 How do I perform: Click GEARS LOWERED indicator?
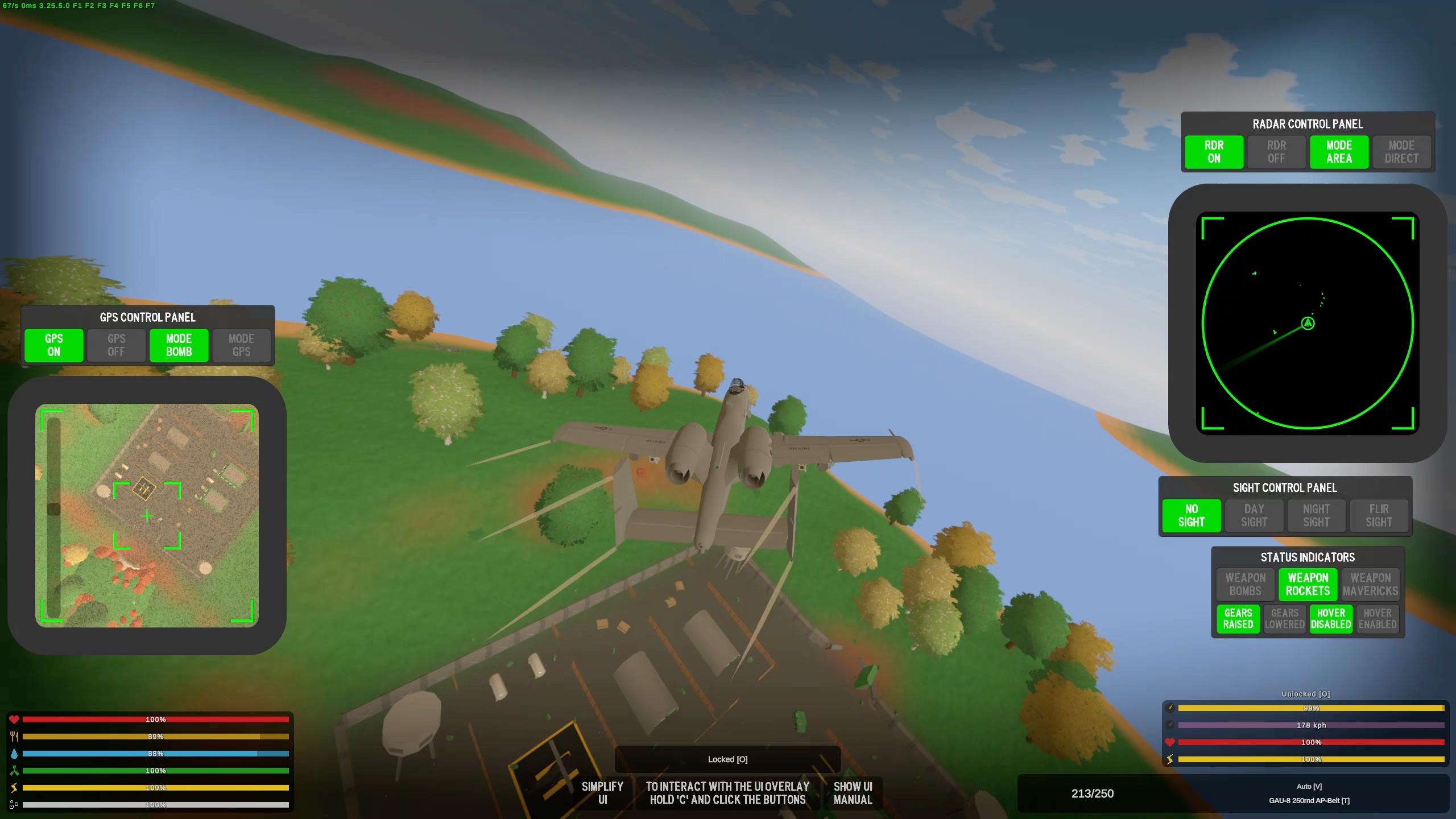click(x=1284, y=619)
